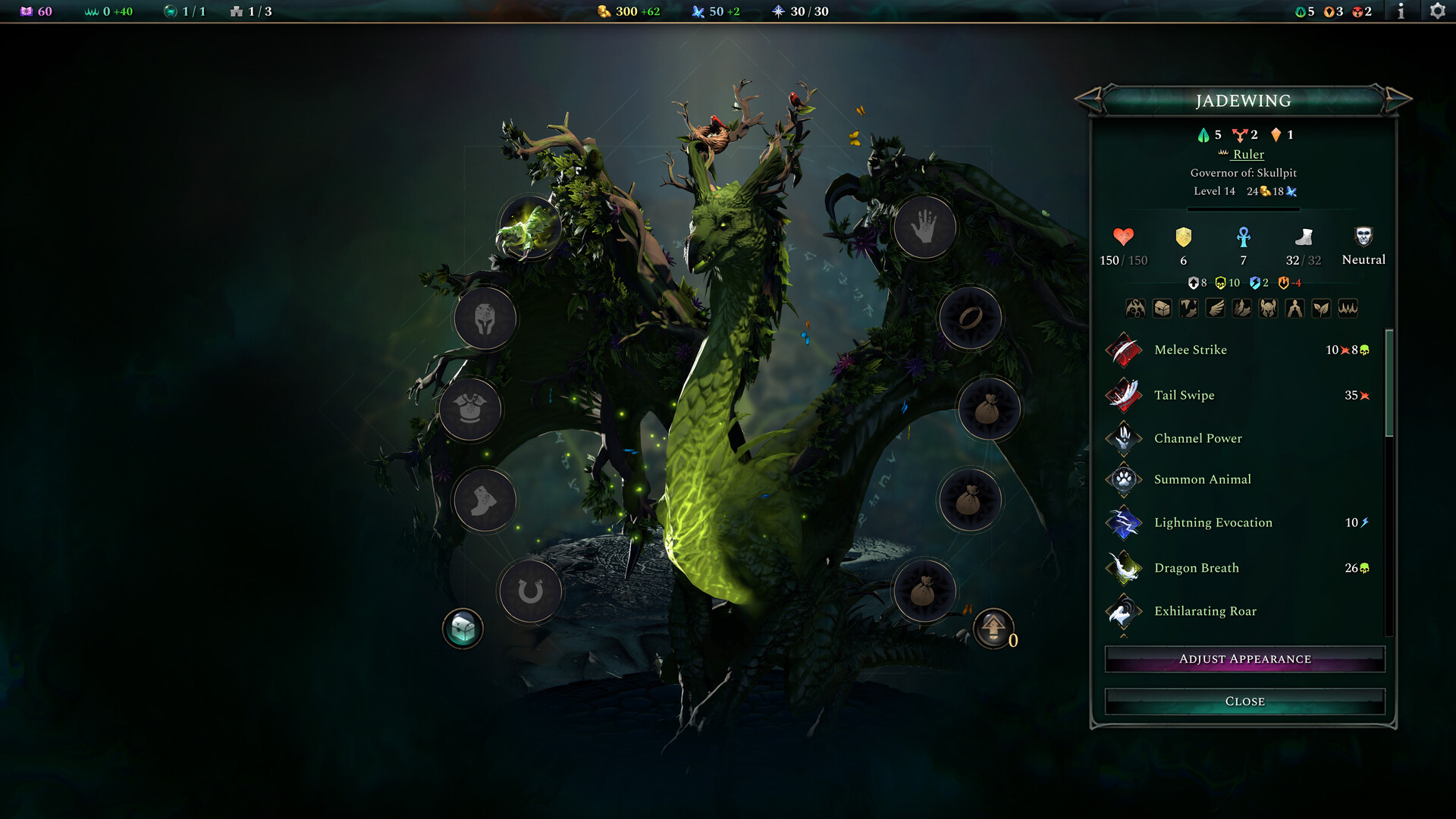Click the helmet equipment slot
The image size is (1456, 819).
pyautogui.click(x=485, y=318)
